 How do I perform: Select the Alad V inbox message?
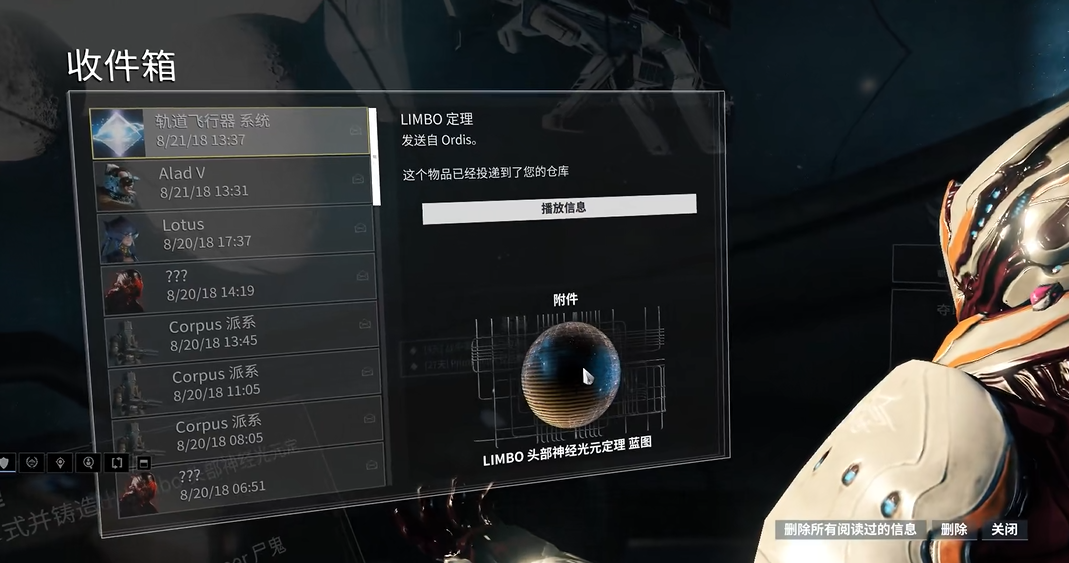coord(233,182)
